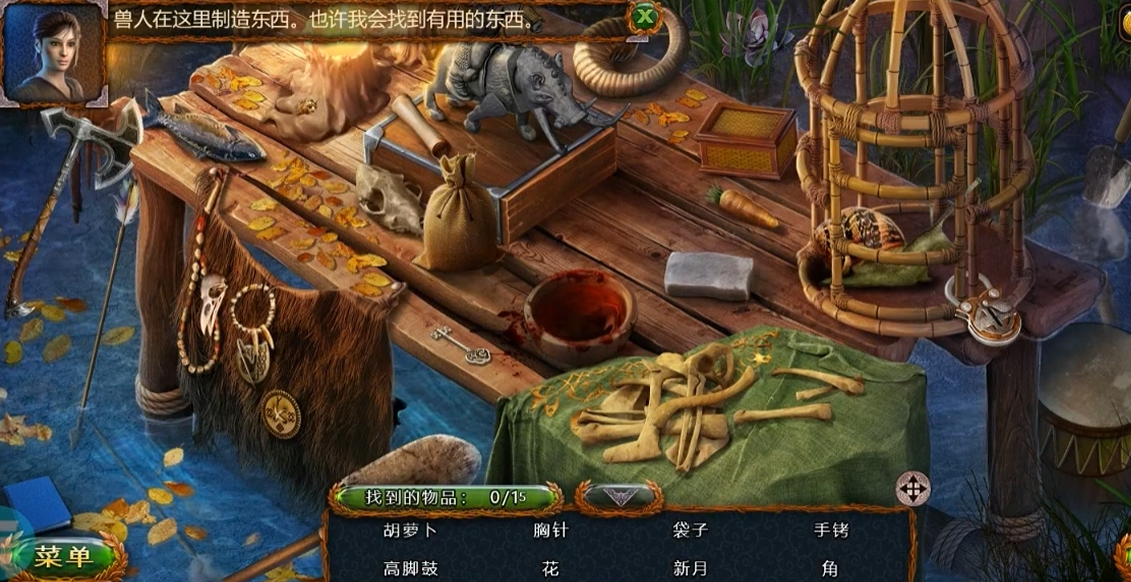Select 新月 in the item list
This screenshot has width=1131, height=582.
point(690,568)
